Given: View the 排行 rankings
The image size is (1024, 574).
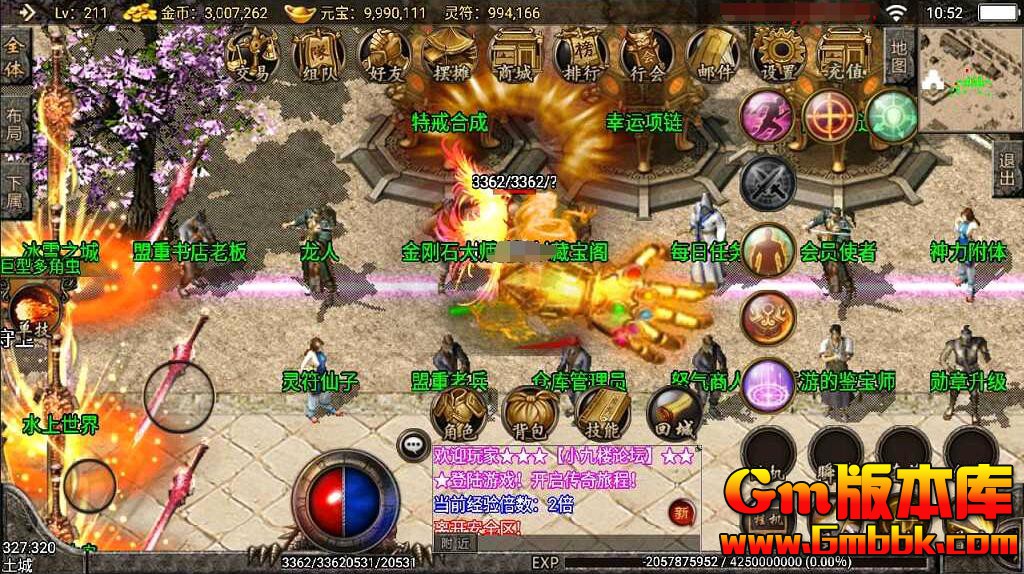Looking at the screenshot, I should click(581, 53).
